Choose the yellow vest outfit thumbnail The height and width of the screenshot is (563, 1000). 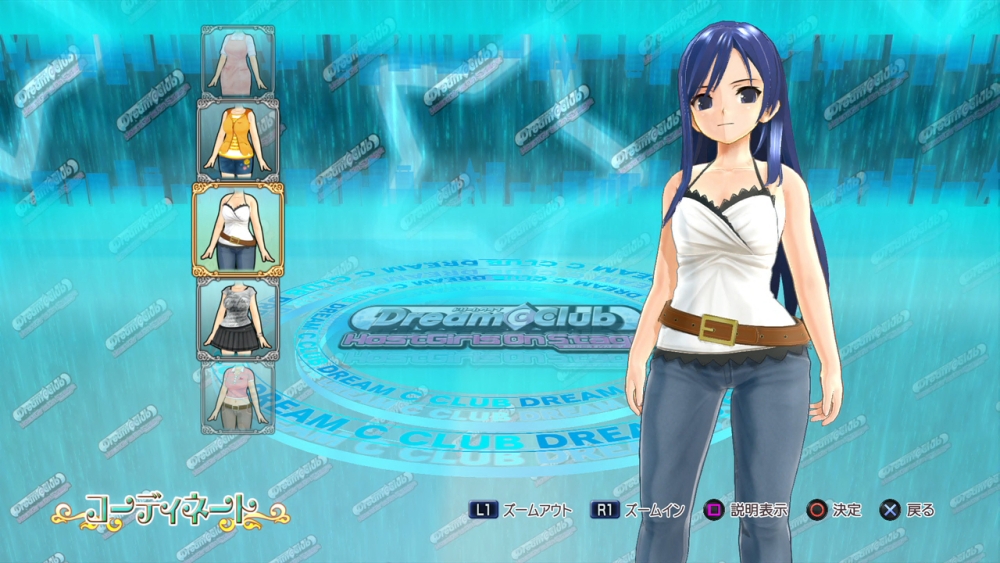[238, 139]
